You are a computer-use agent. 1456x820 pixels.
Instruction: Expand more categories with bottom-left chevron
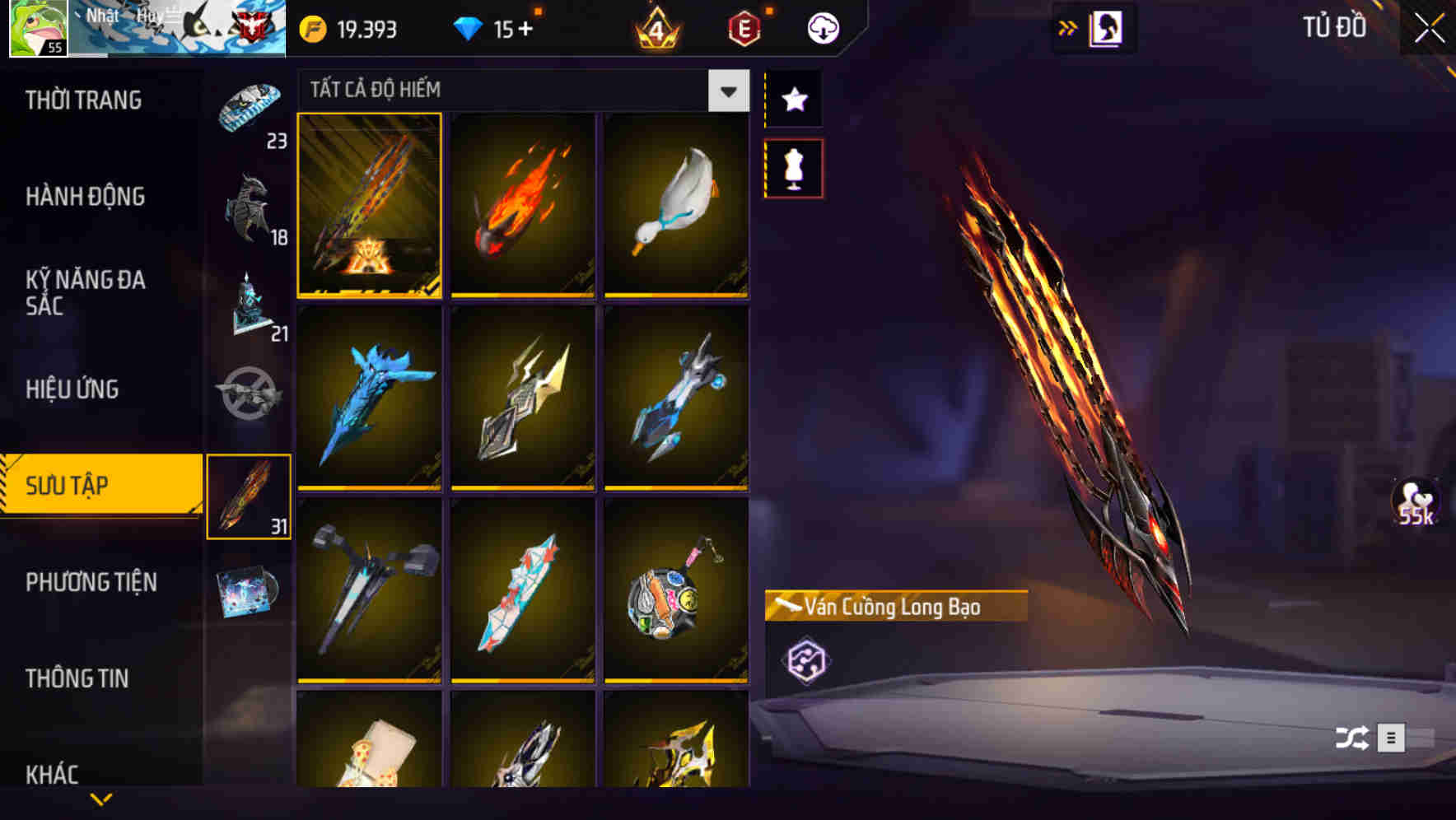101,797
